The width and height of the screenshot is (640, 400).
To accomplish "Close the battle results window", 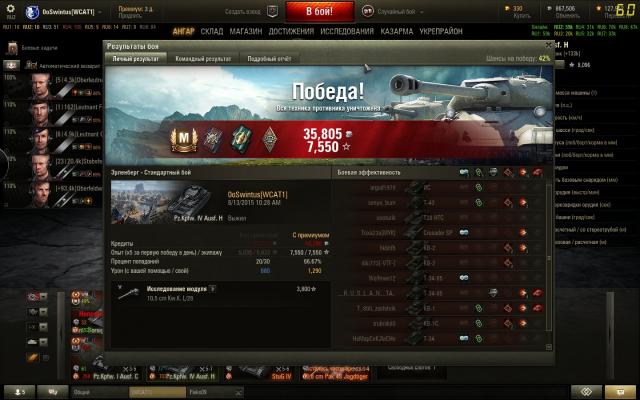I will tap(549, 46).
